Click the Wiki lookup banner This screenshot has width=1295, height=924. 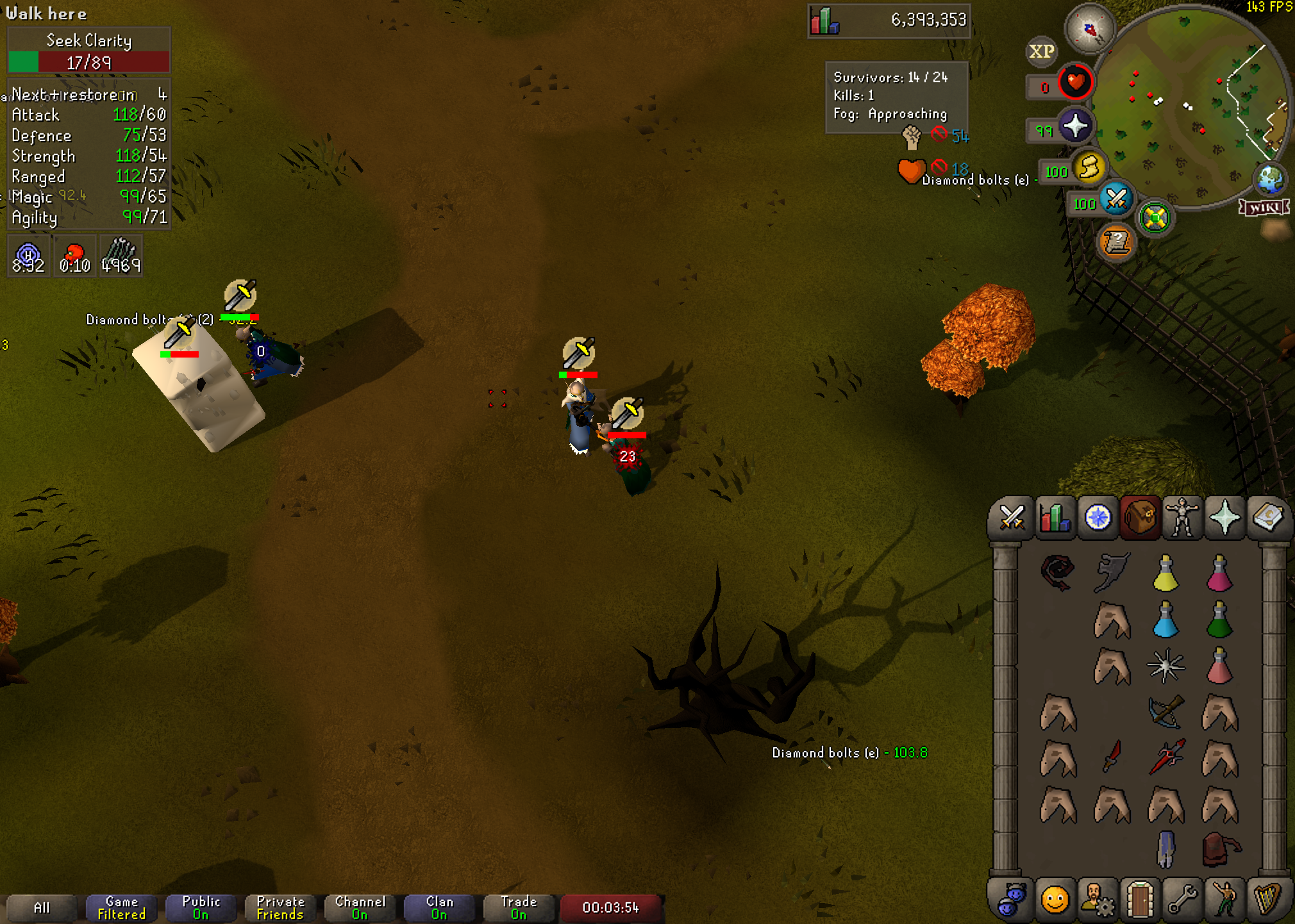[x=1264, y=207]
